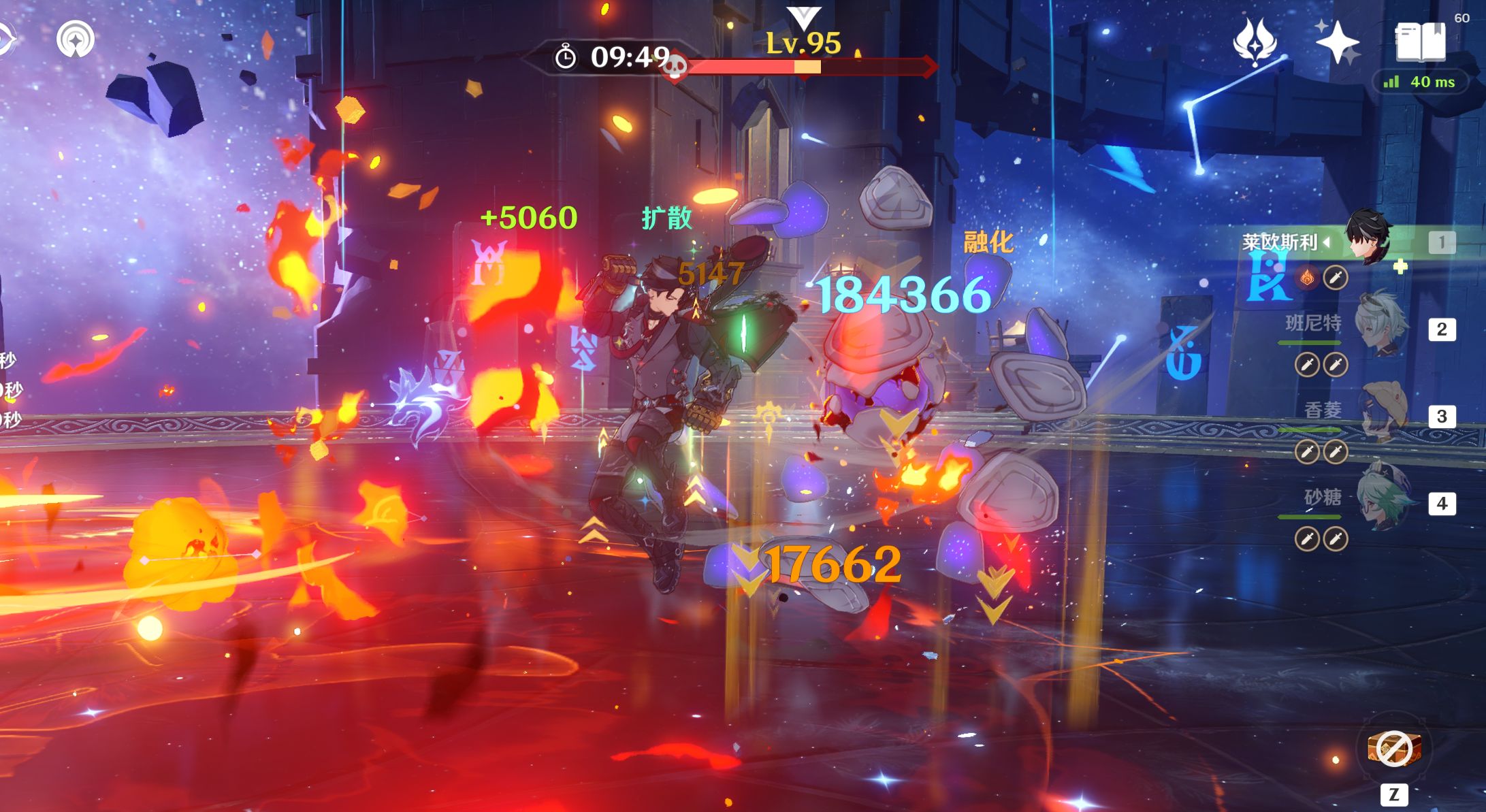Open the Adventurer Handbook book icon
Image resolution: width=1486 pixels, height=812 pixels.
click(1420, 42)
